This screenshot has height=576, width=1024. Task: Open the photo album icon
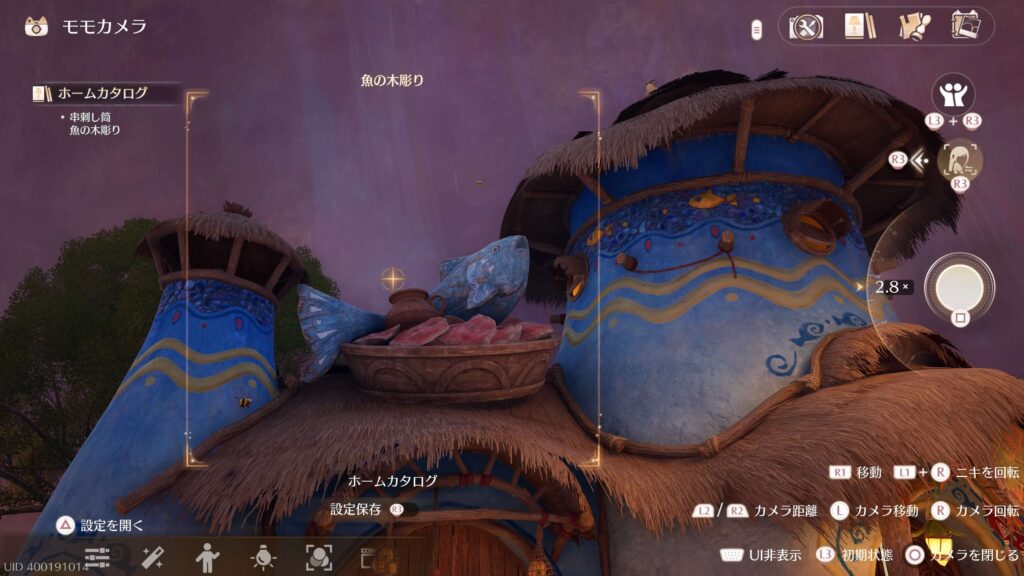(x=965, y=27)
